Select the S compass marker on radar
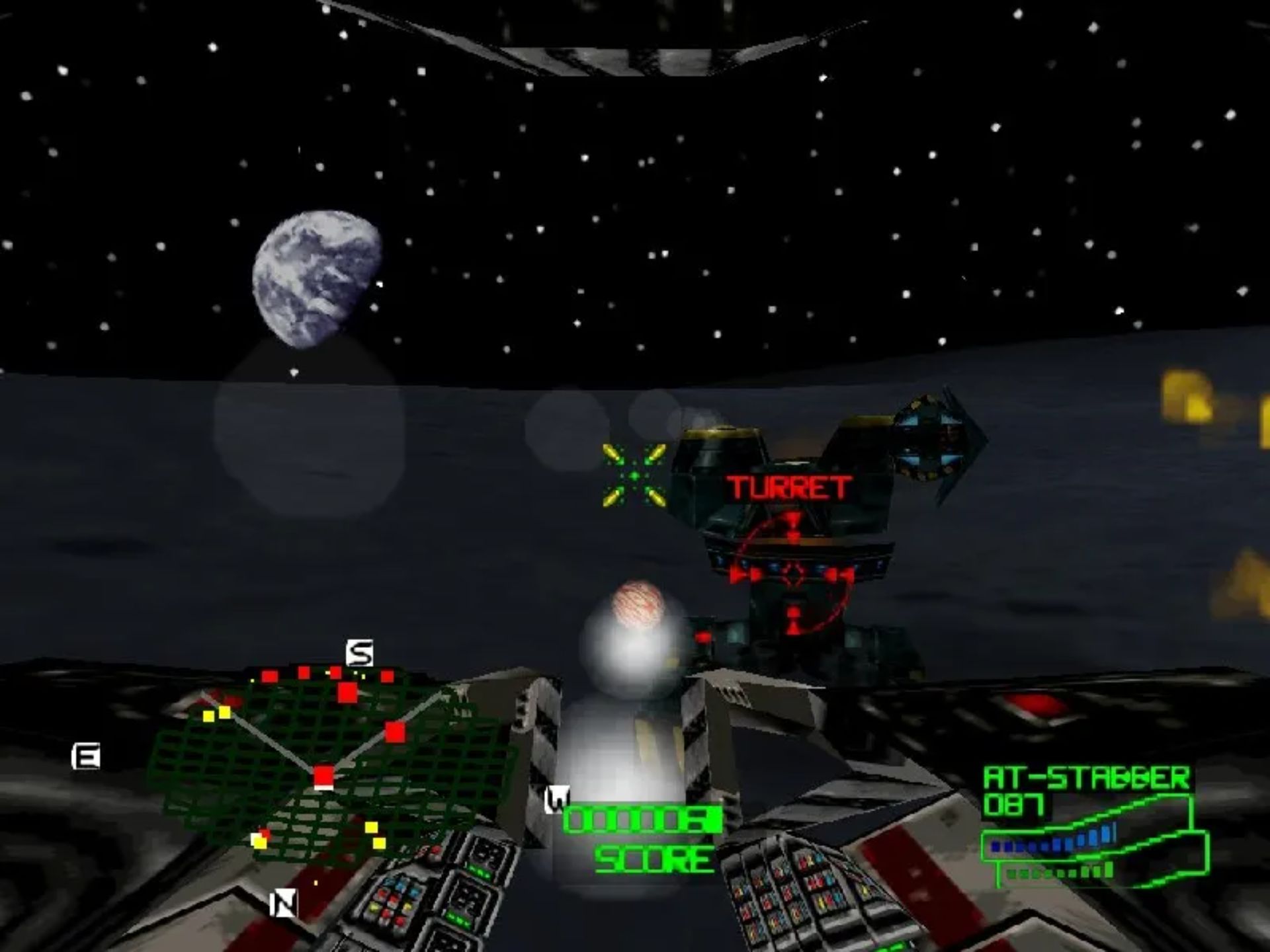Viewport: 1270px width, 952px height. 360,653
